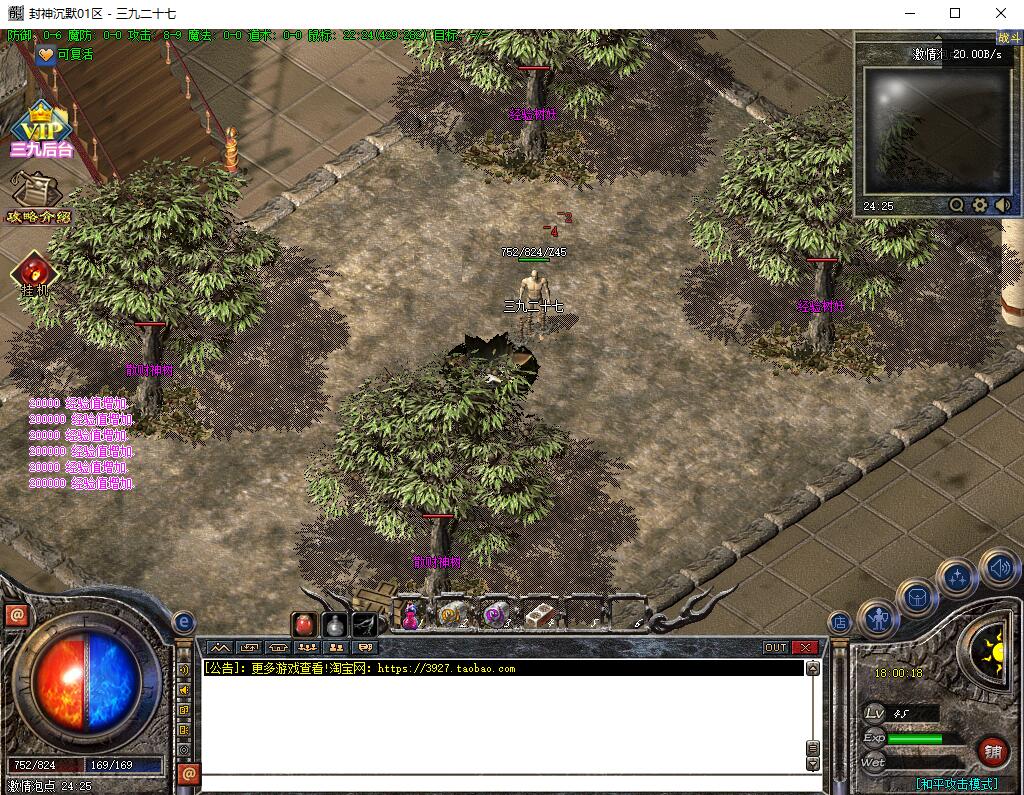This screenshot has height=795, width=1024.
Task: Select the pink gourd potion in belt slot
Action: pos(410,616)
